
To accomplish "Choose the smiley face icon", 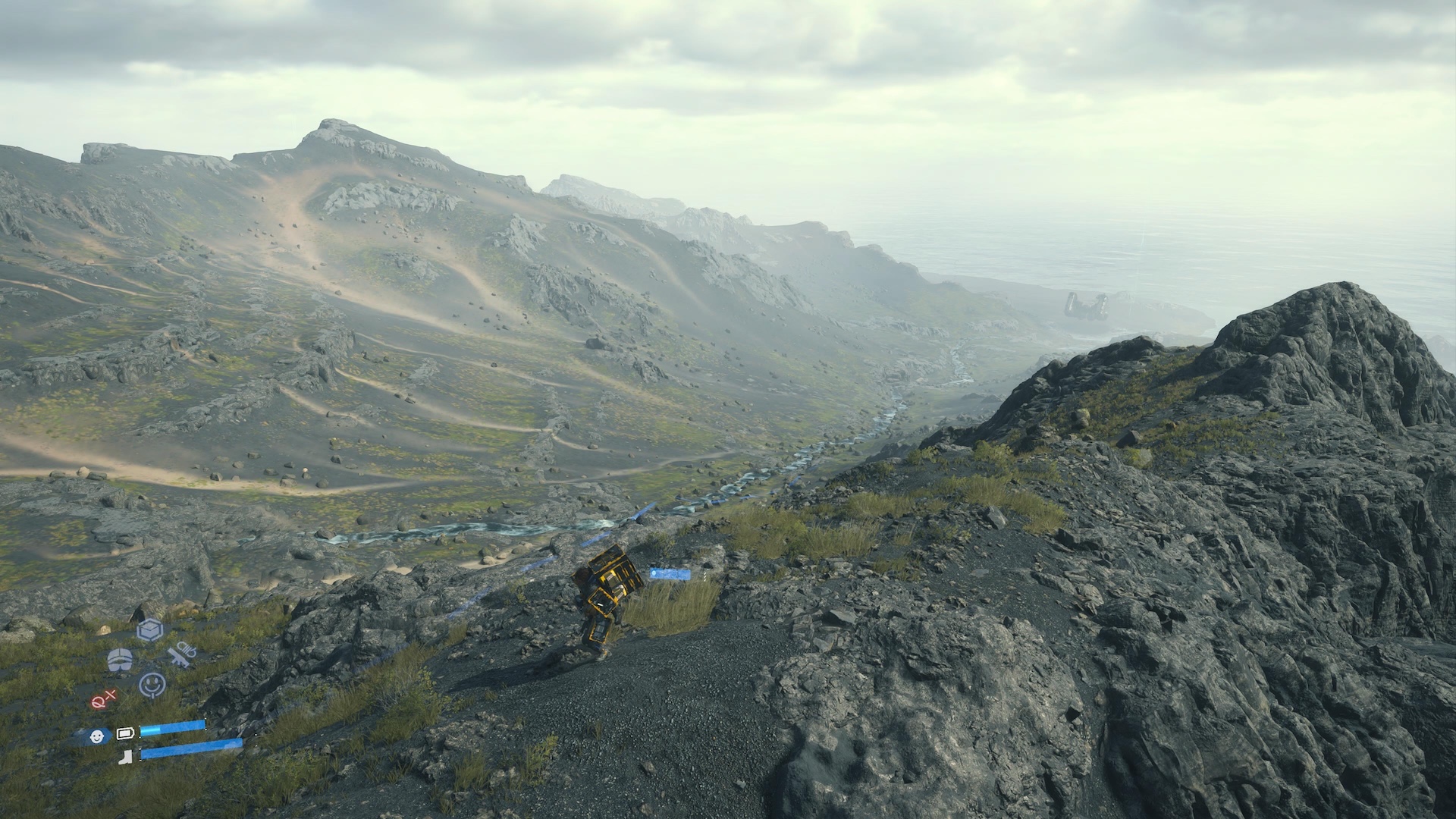I will (x=152, y=685).
